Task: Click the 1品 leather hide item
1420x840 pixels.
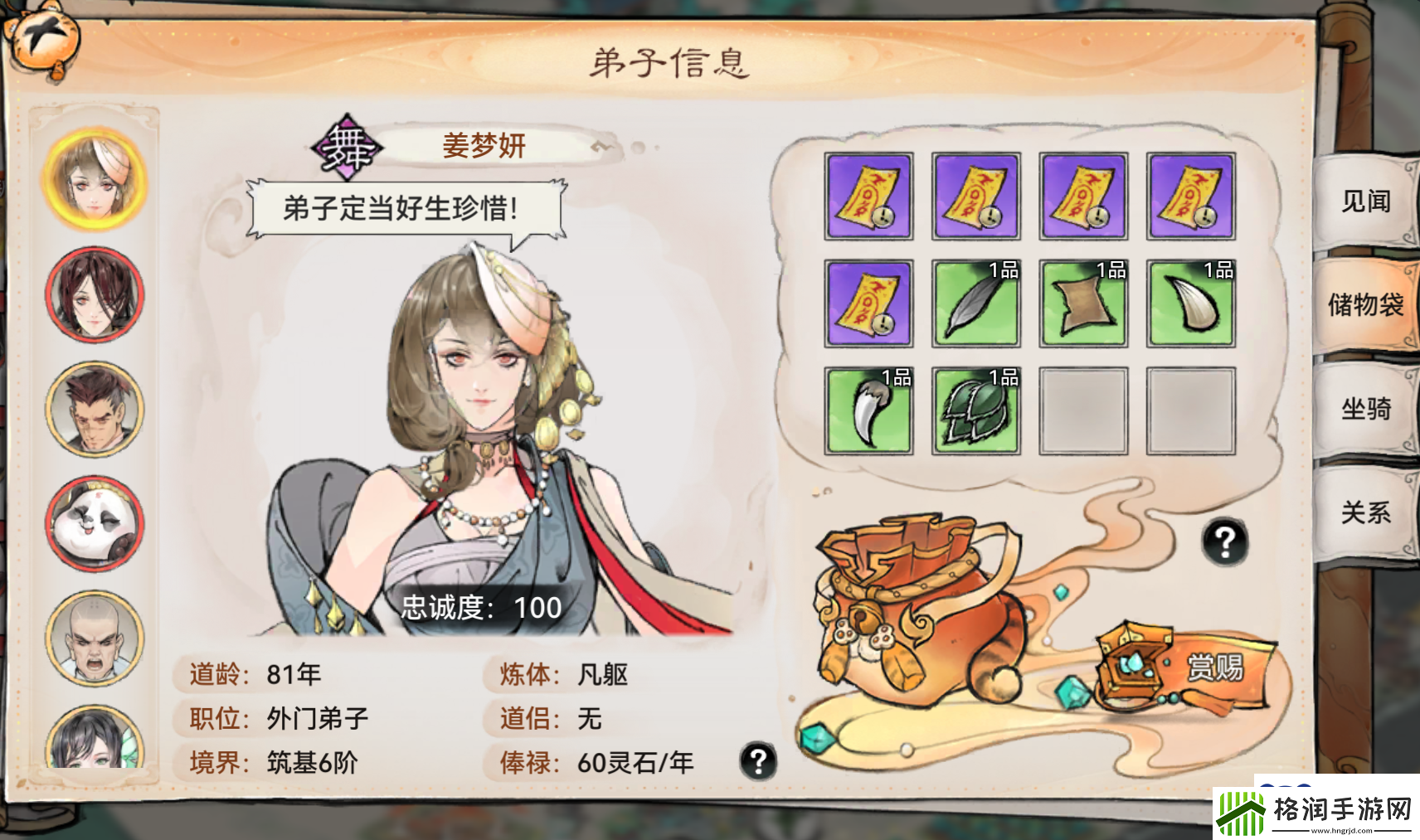Action: click(x=1084, y=302)
